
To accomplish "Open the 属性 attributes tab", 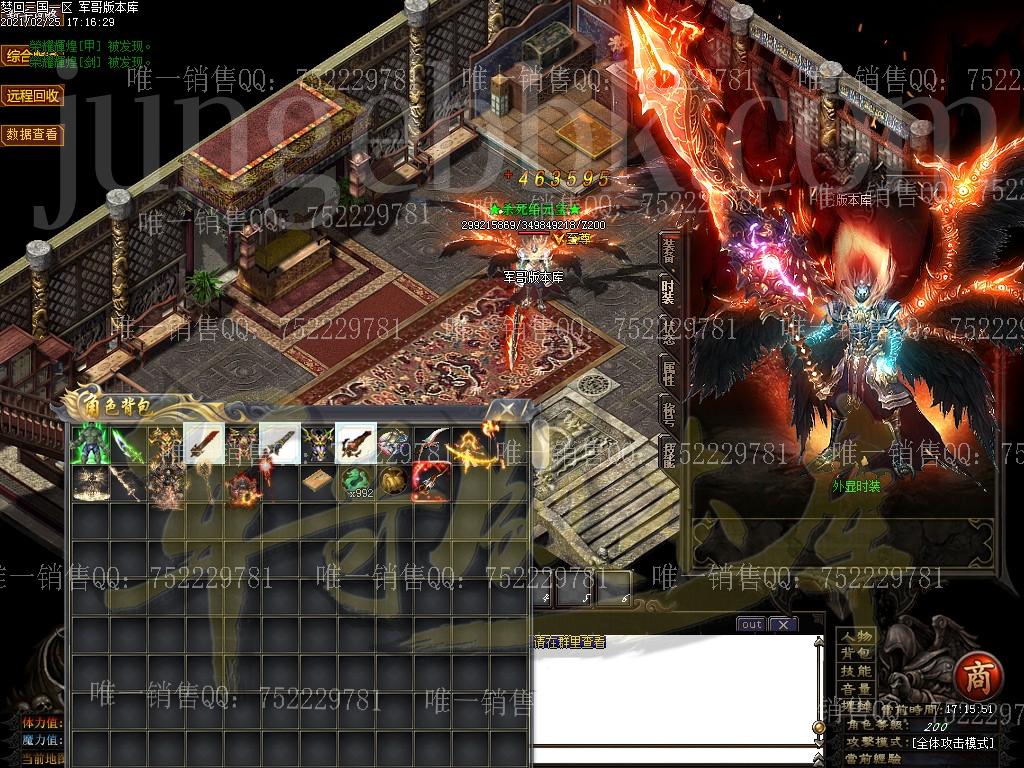I will tap(669, 374).
